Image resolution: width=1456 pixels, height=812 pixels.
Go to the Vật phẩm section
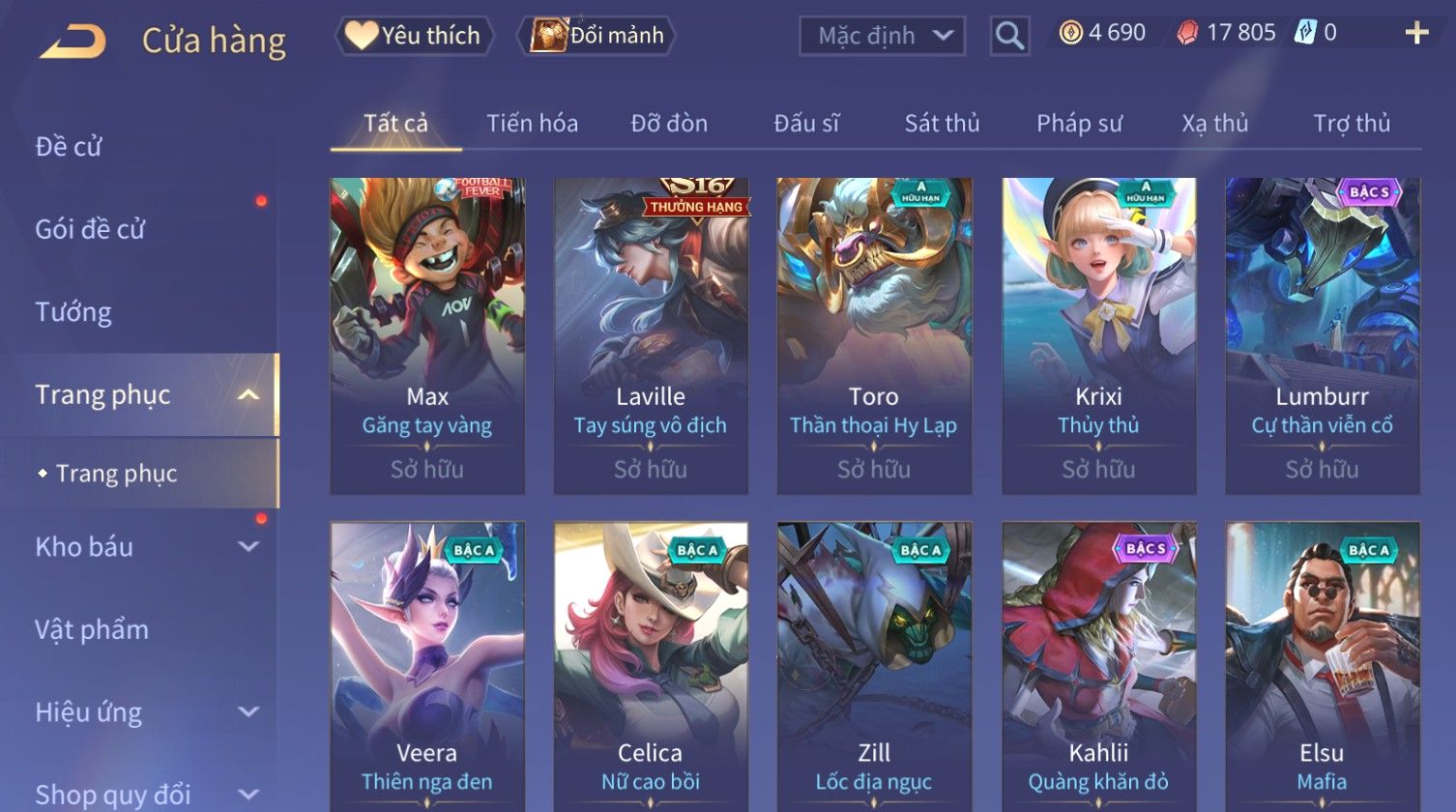coord(92,630)
